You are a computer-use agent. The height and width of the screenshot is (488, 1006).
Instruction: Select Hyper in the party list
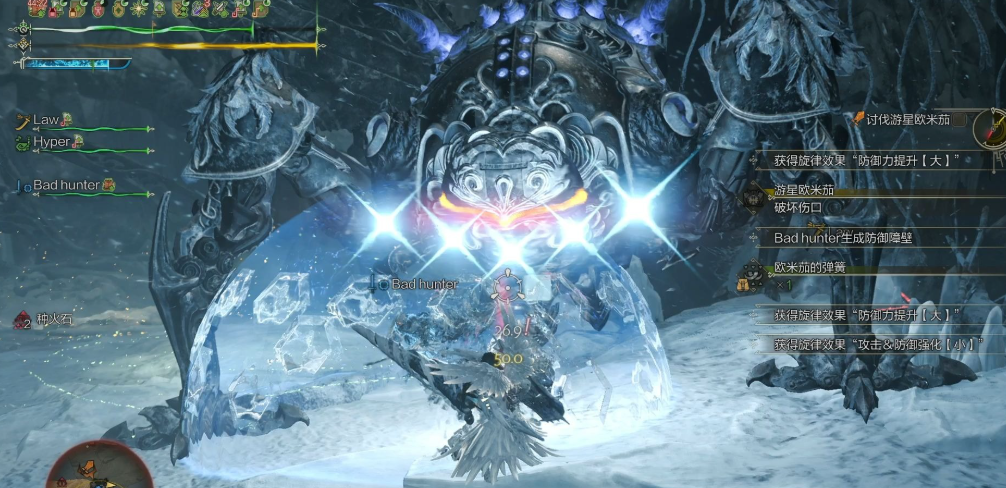click(x=51, y=143)
